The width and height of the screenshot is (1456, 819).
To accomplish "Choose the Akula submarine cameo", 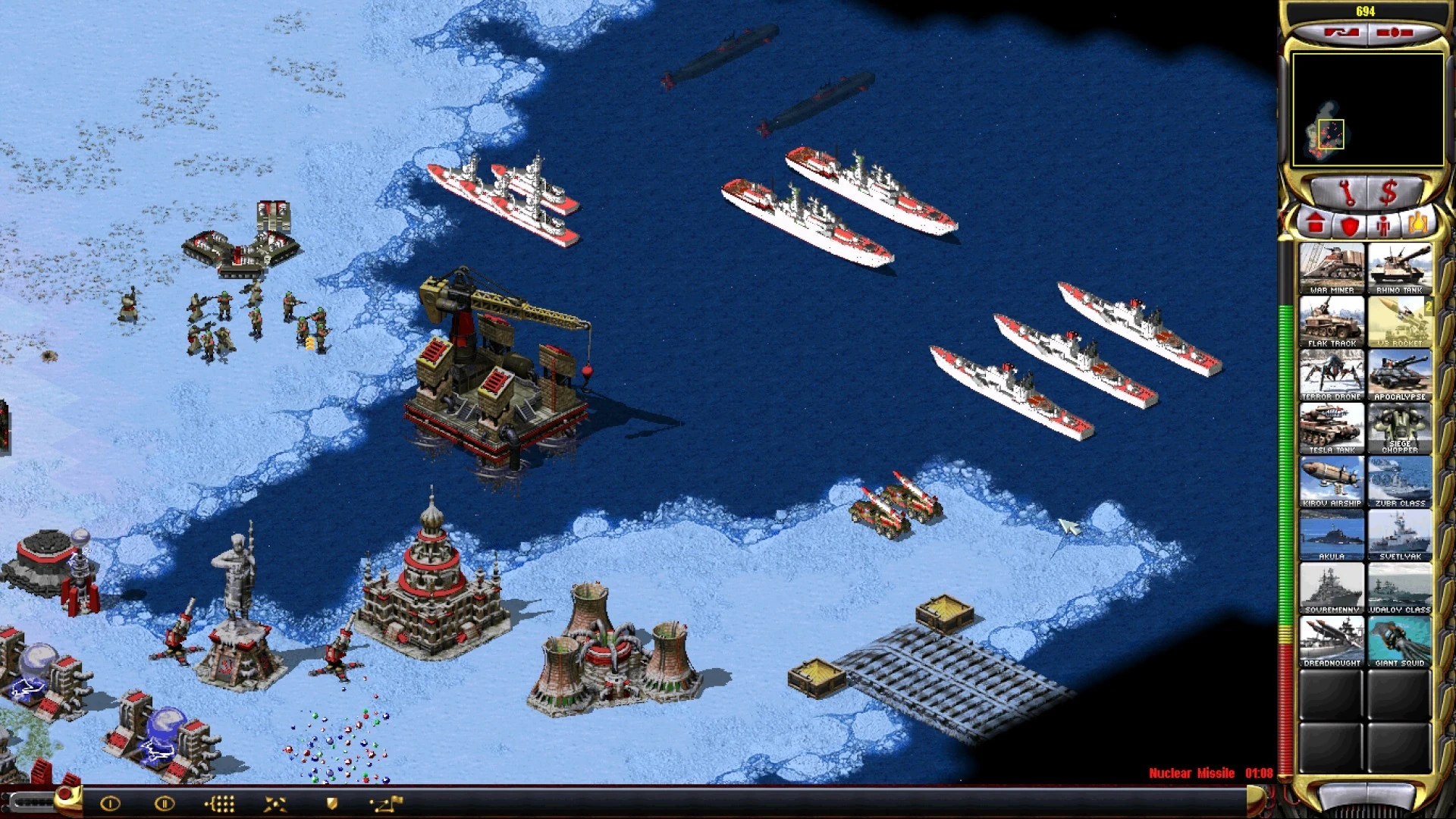I will coord(1332,535).
